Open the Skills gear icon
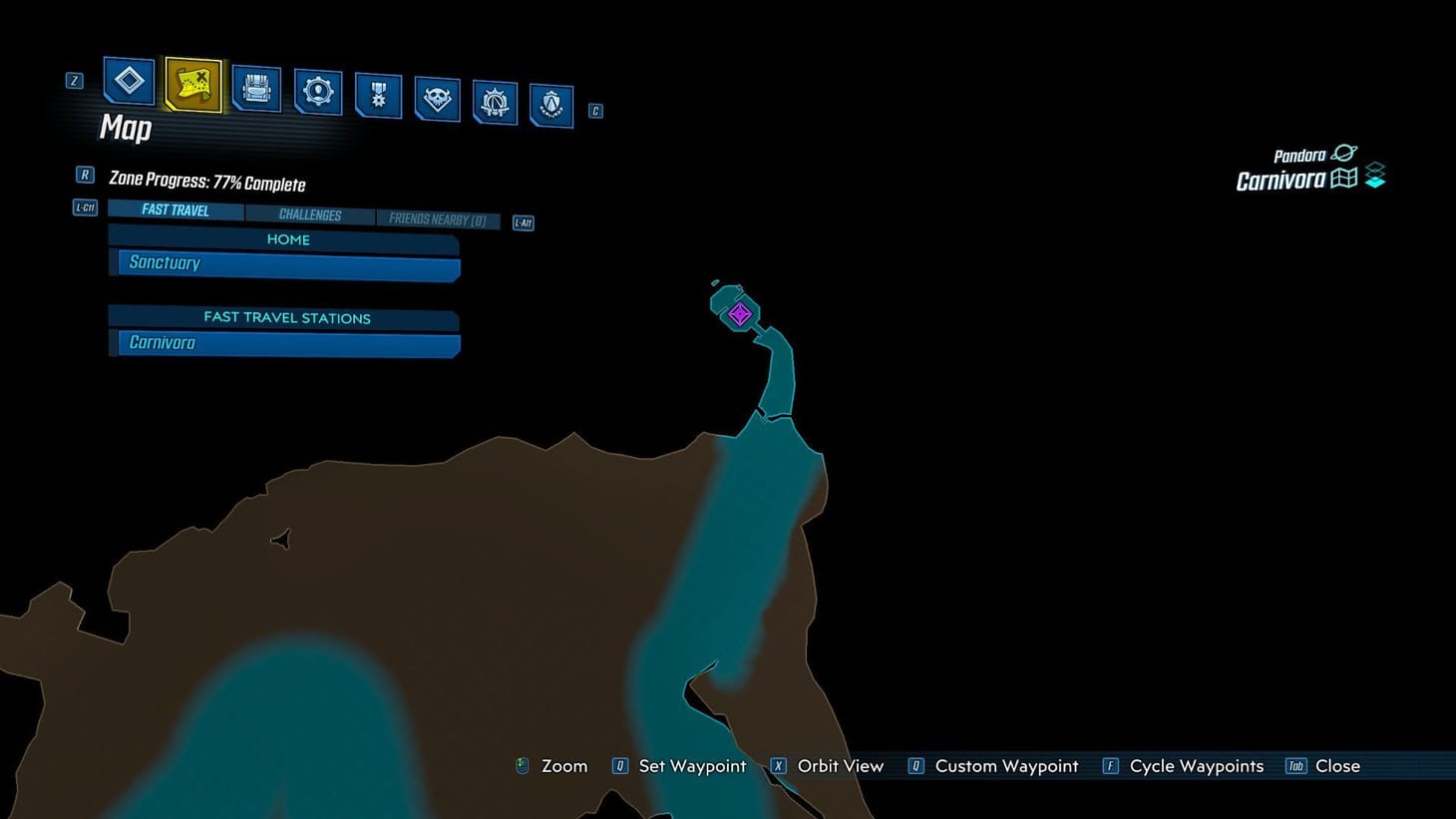The height and width of the screenshot is (819, 1456). pos(318,92)
